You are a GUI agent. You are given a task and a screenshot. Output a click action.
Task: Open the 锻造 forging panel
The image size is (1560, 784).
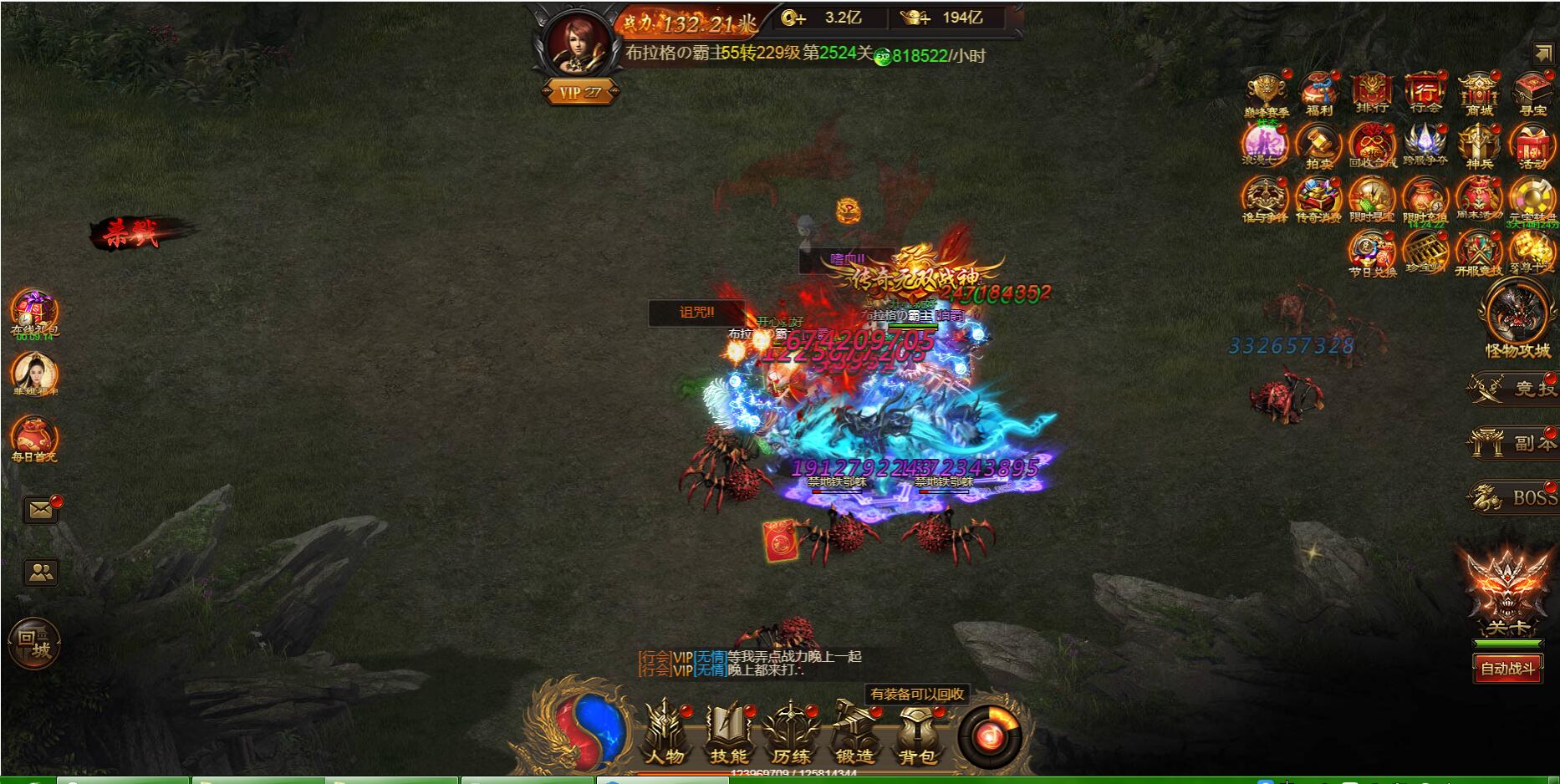click(854, 734)
